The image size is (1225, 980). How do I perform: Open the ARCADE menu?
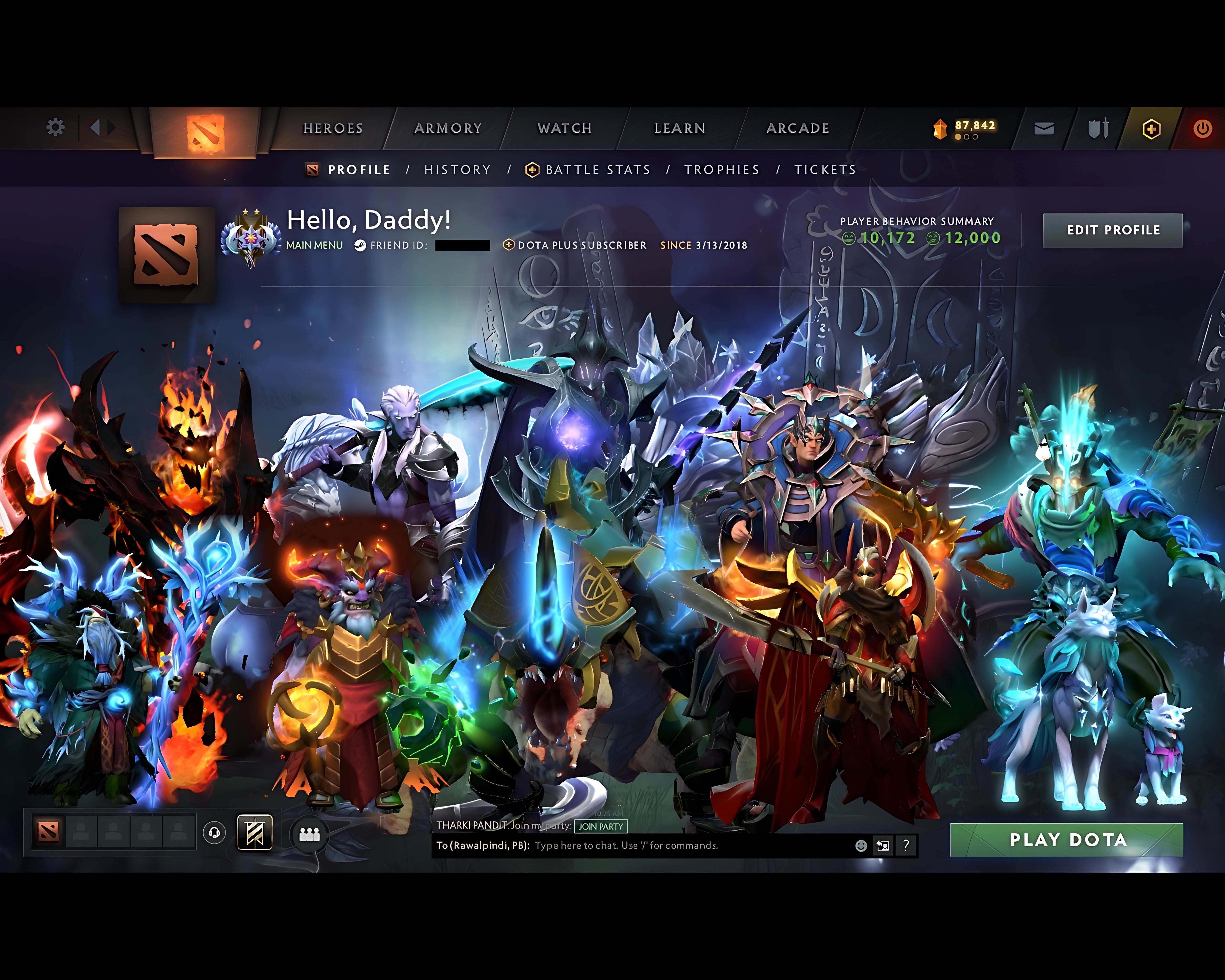[x=798, y=128]
